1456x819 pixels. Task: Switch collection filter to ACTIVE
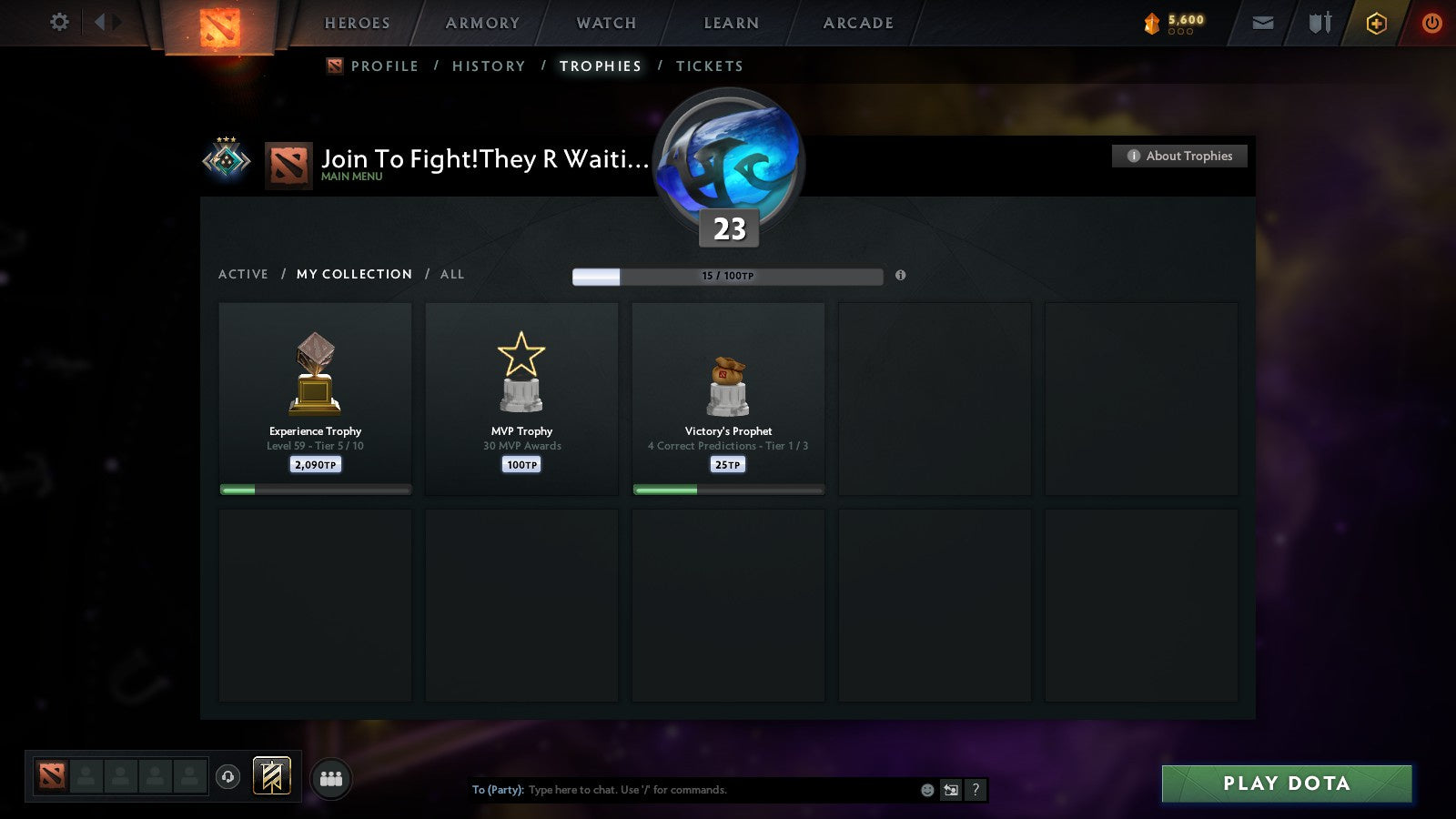244,274
